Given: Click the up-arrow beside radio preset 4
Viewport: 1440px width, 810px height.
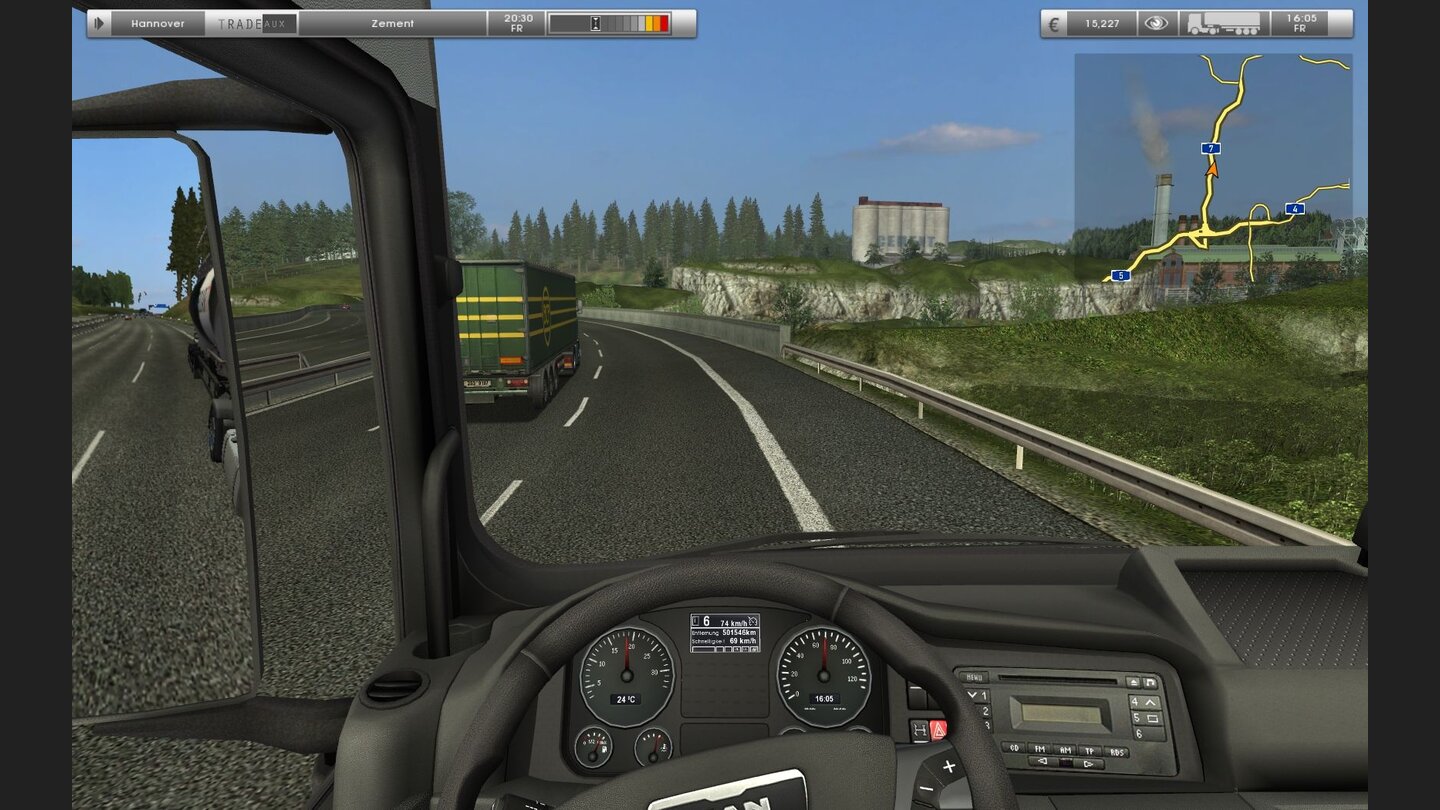Looking at the screenshot, I should point(1150,701).
